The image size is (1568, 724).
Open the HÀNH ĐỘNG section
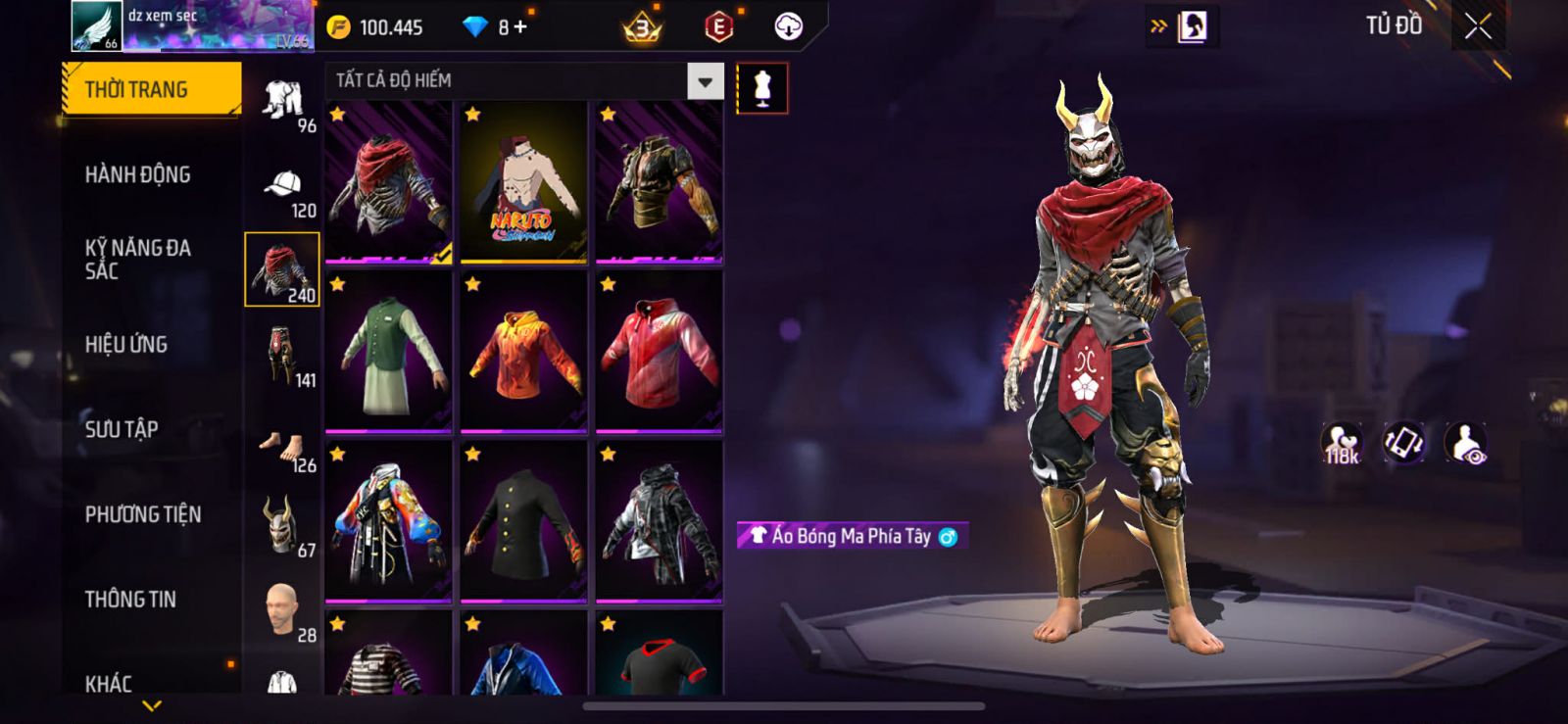[138, 175]
